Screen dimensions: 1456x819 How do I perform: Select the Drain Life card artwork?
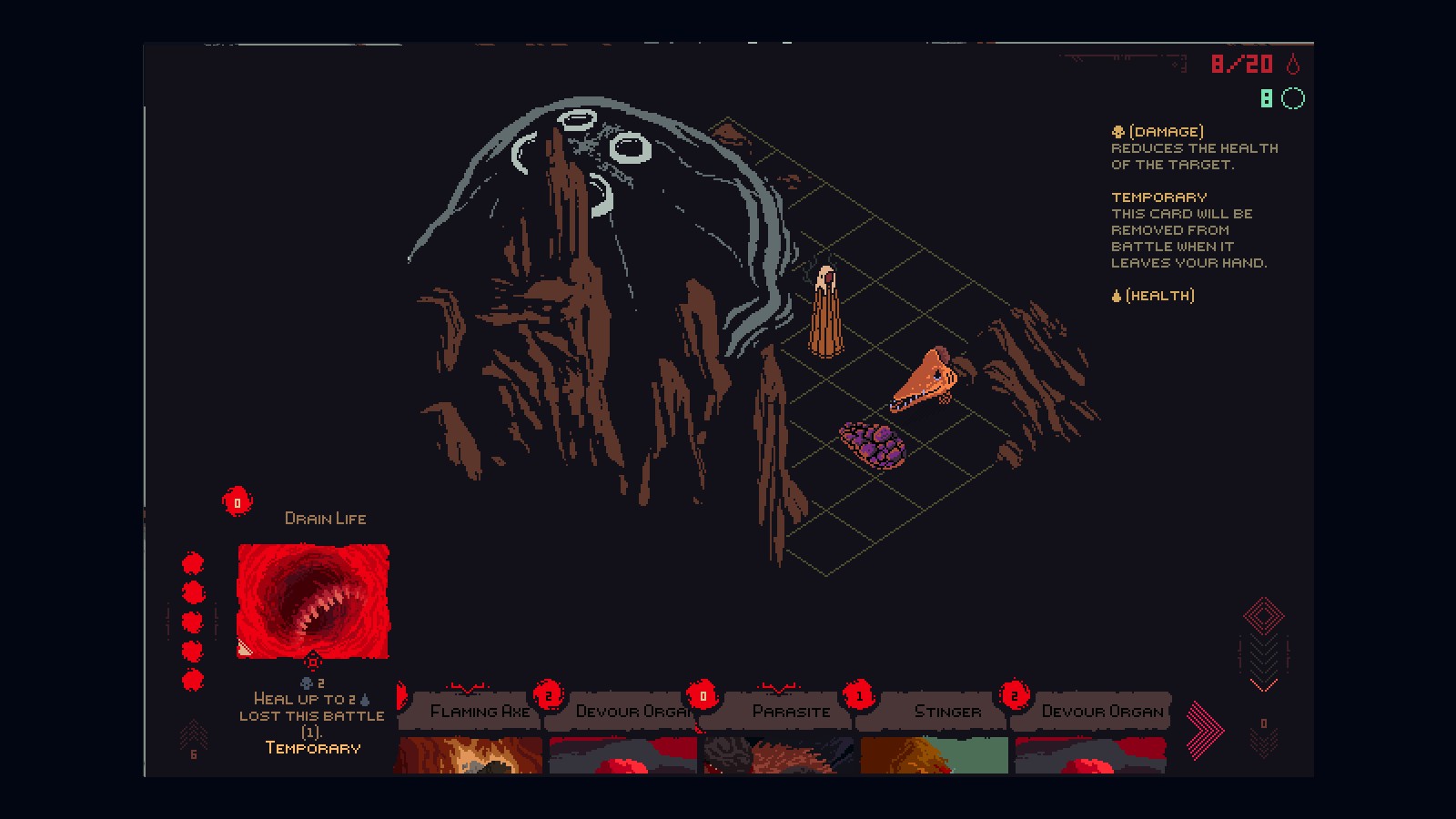(312, 601)
